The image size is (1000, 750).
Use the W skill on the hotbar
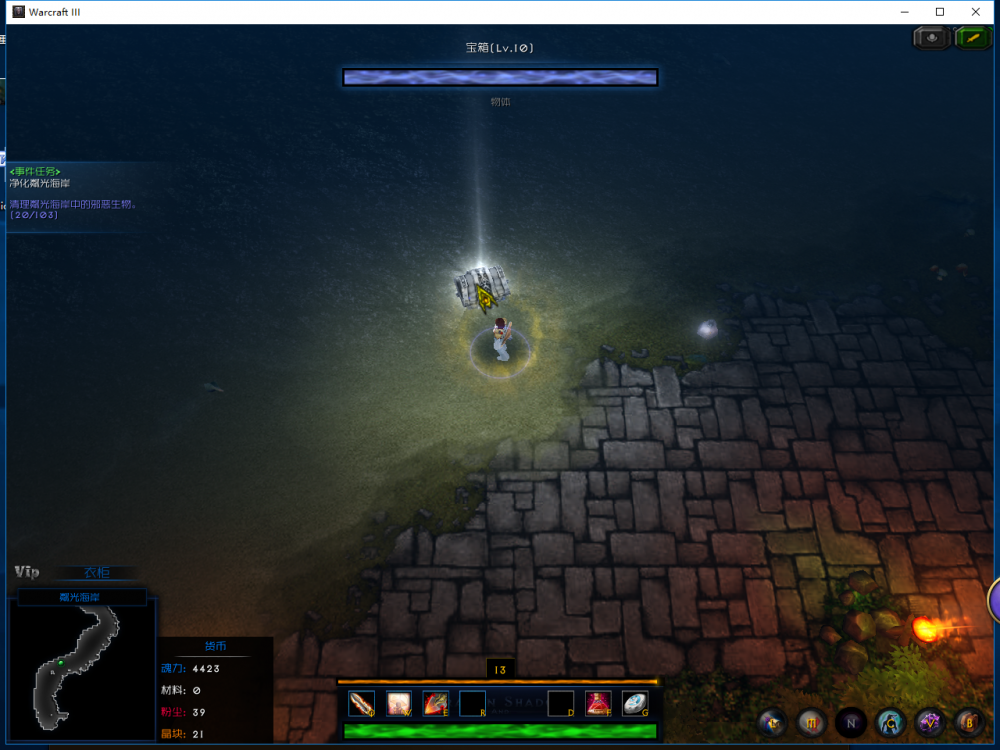[399, 703]
